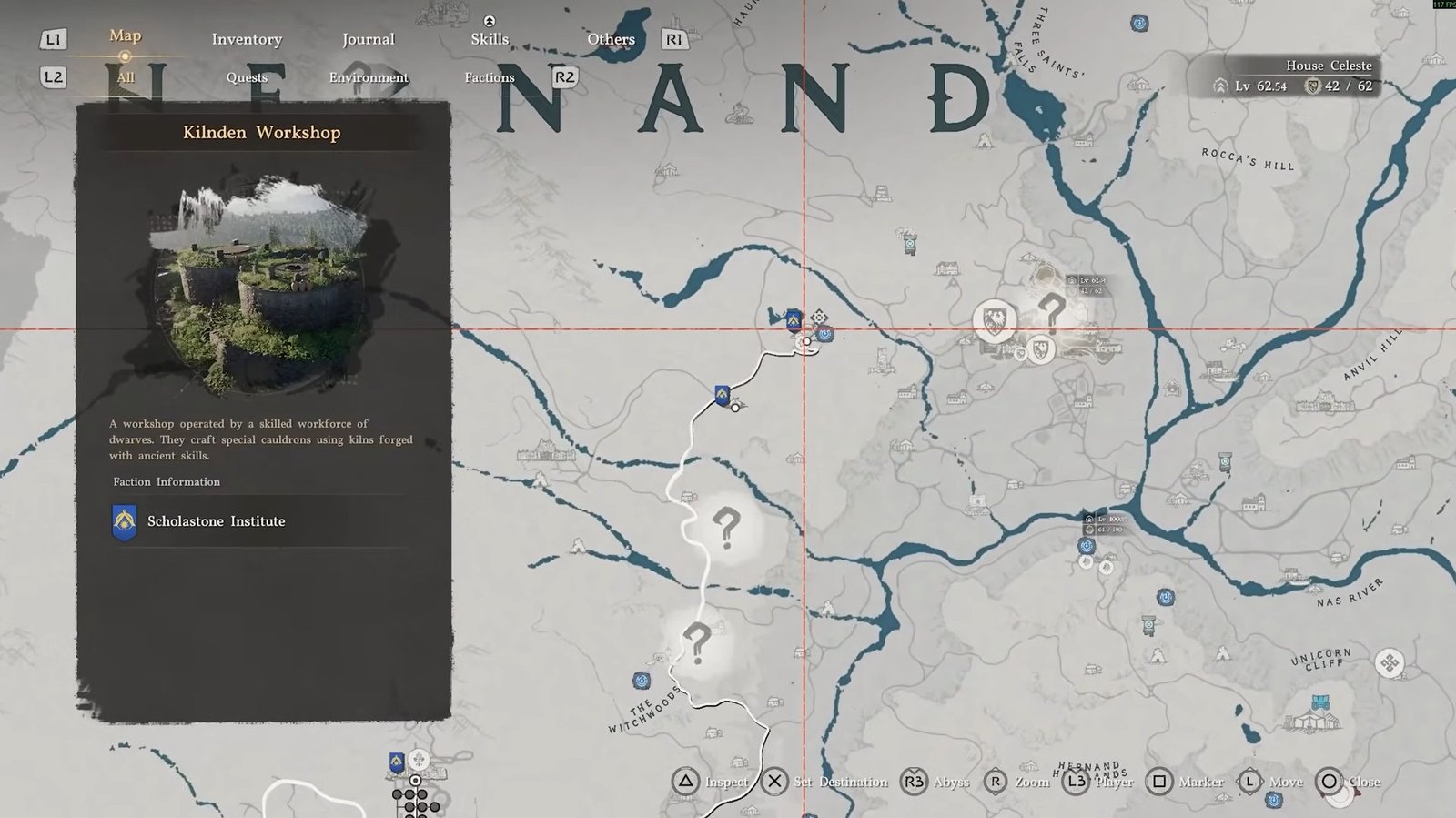The image size is (1456, 818).
Task: View the Kilnden Workshop preview image
Action: coord(261,285)
